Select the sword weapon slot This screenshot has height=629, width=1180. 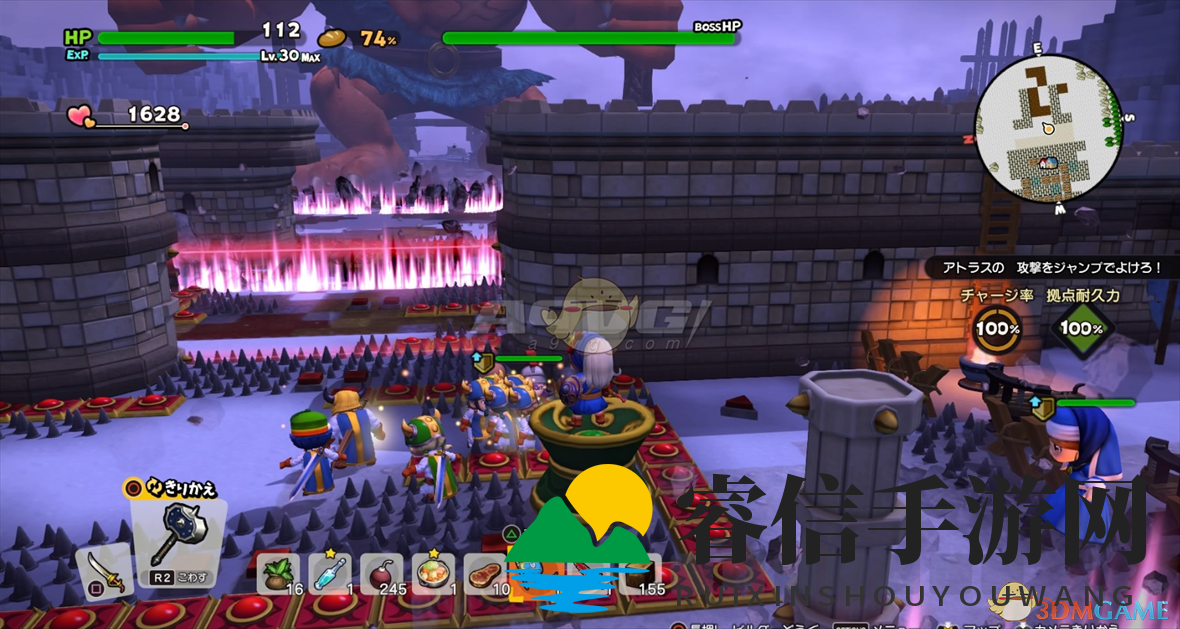coord(104,570)
